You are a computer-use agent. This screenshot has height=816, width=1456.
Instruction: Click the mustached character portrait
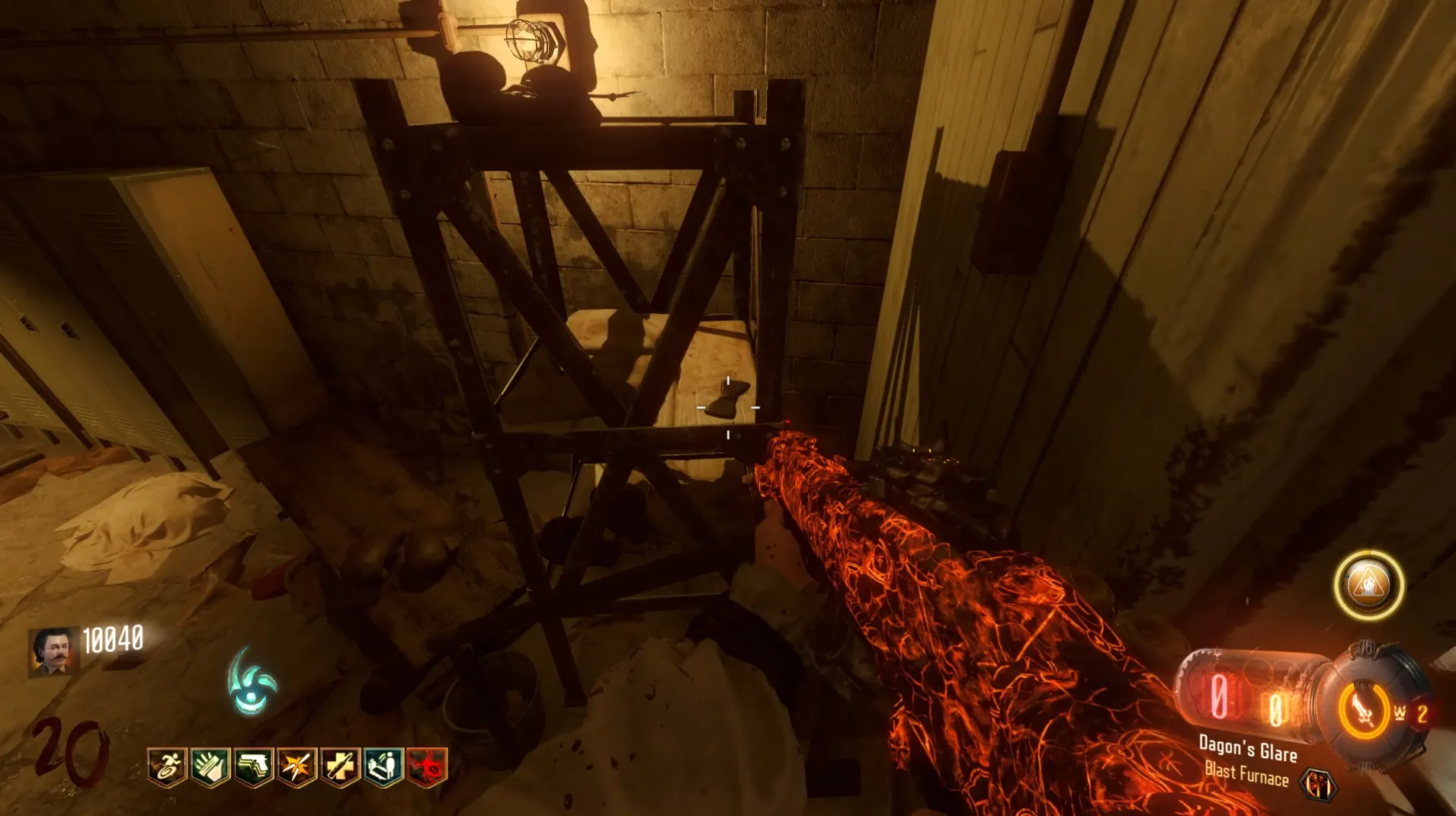coord(53,651)
